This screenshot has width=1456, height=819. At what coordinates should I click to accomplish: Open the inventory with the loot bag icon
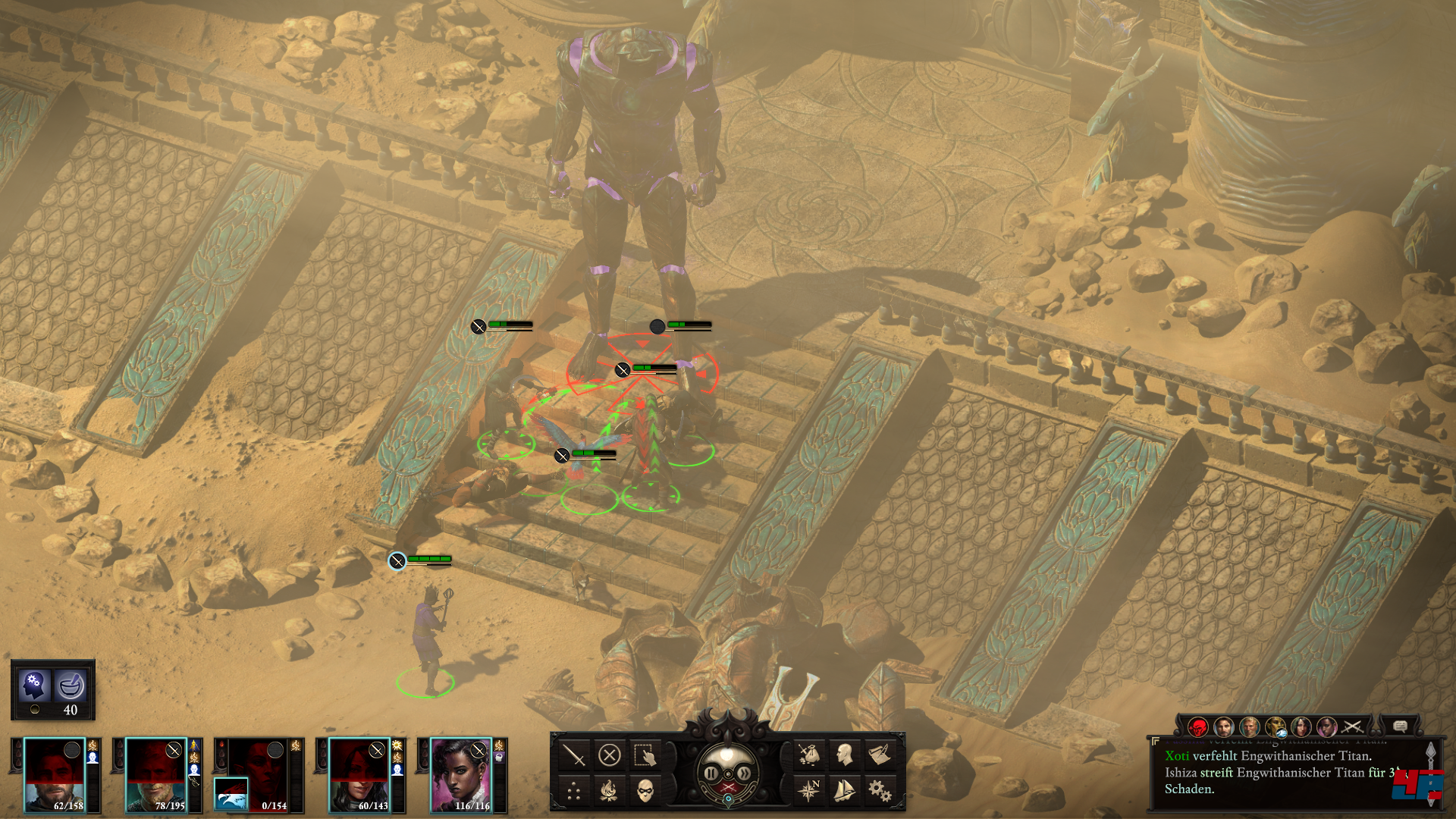click(x=809, y=755)
